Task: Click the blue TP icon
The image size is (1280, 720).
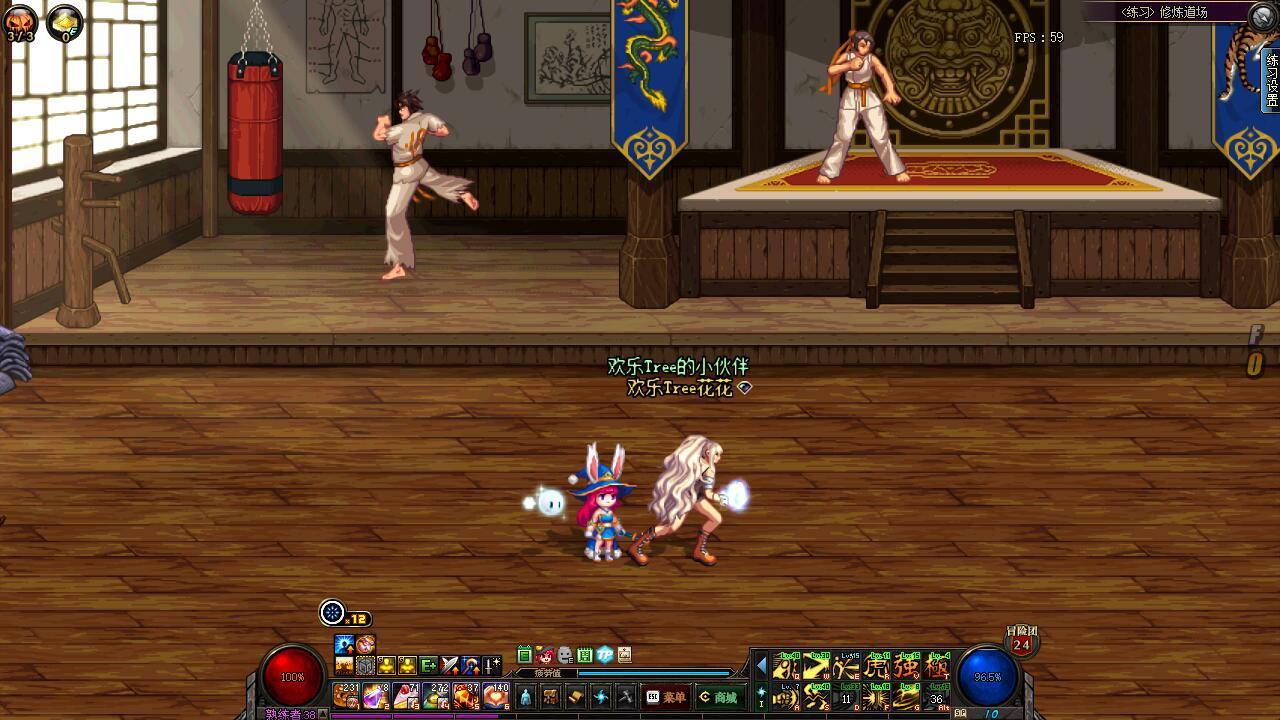Action: 605,655
